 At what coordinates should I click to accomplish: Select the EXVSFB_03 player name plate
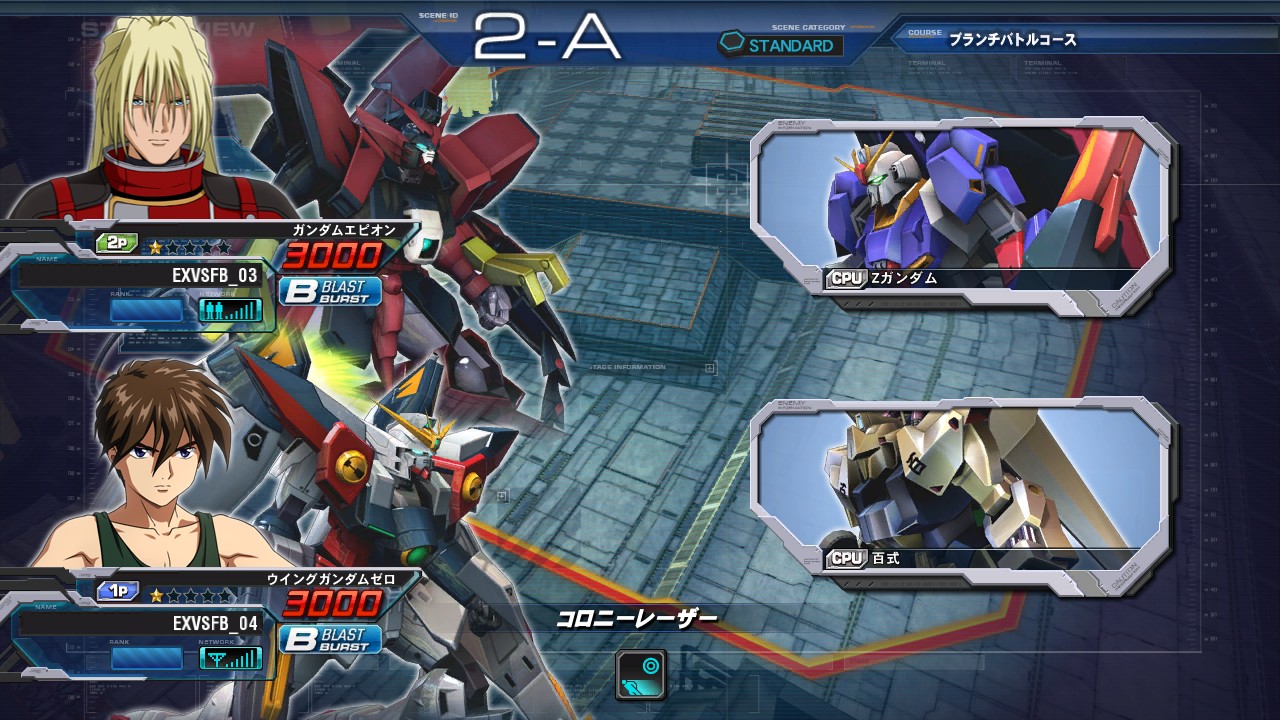[x=140, y=275]
